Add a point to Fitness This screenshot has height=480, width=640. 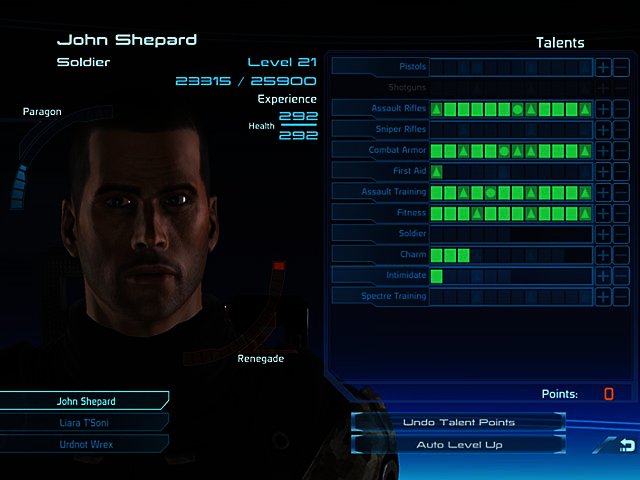(603, 213)
